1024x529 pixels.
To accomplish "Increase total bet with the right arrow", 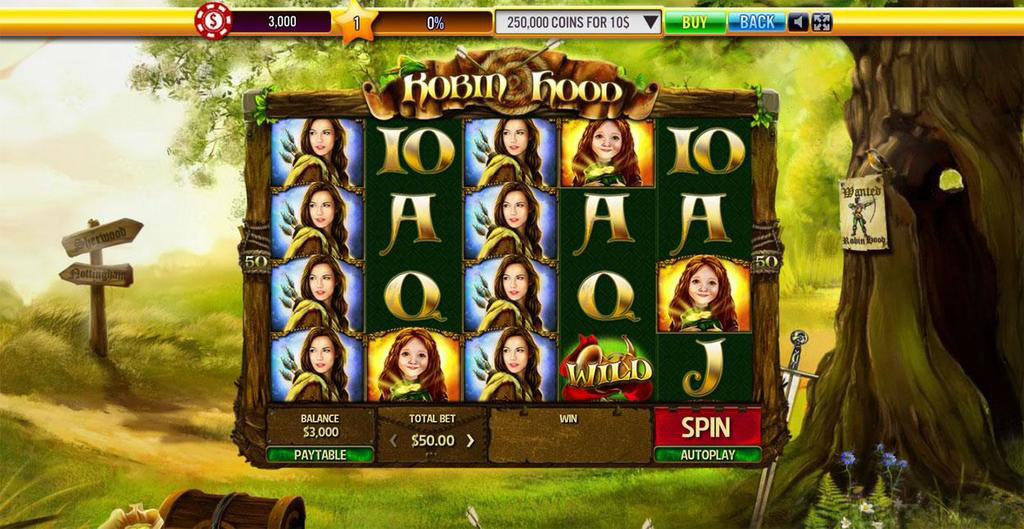I will (x=470, y=440).
